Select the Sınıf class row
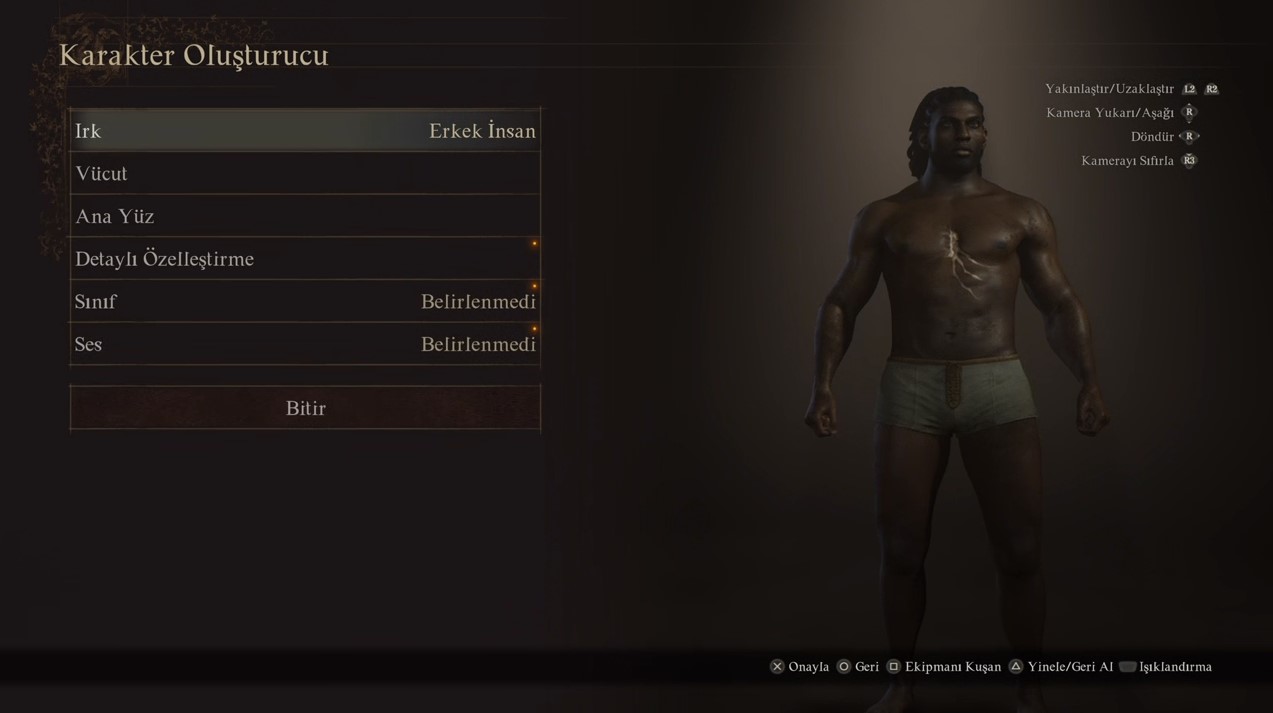Screen dimensions: 1273x713 (305, 302)
